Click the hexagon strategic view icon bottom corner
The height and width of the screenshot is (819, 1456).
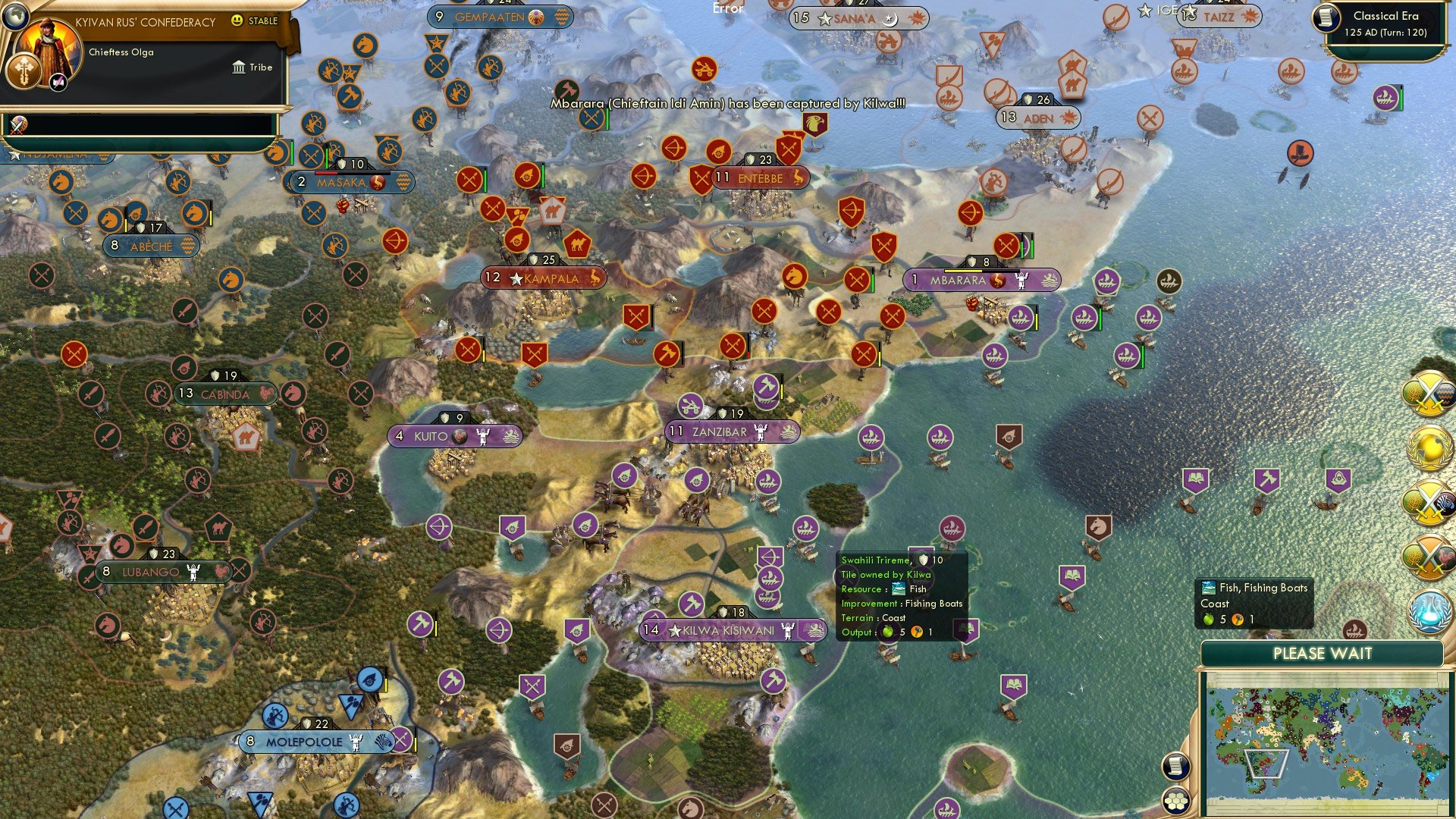click(1176, 802)
